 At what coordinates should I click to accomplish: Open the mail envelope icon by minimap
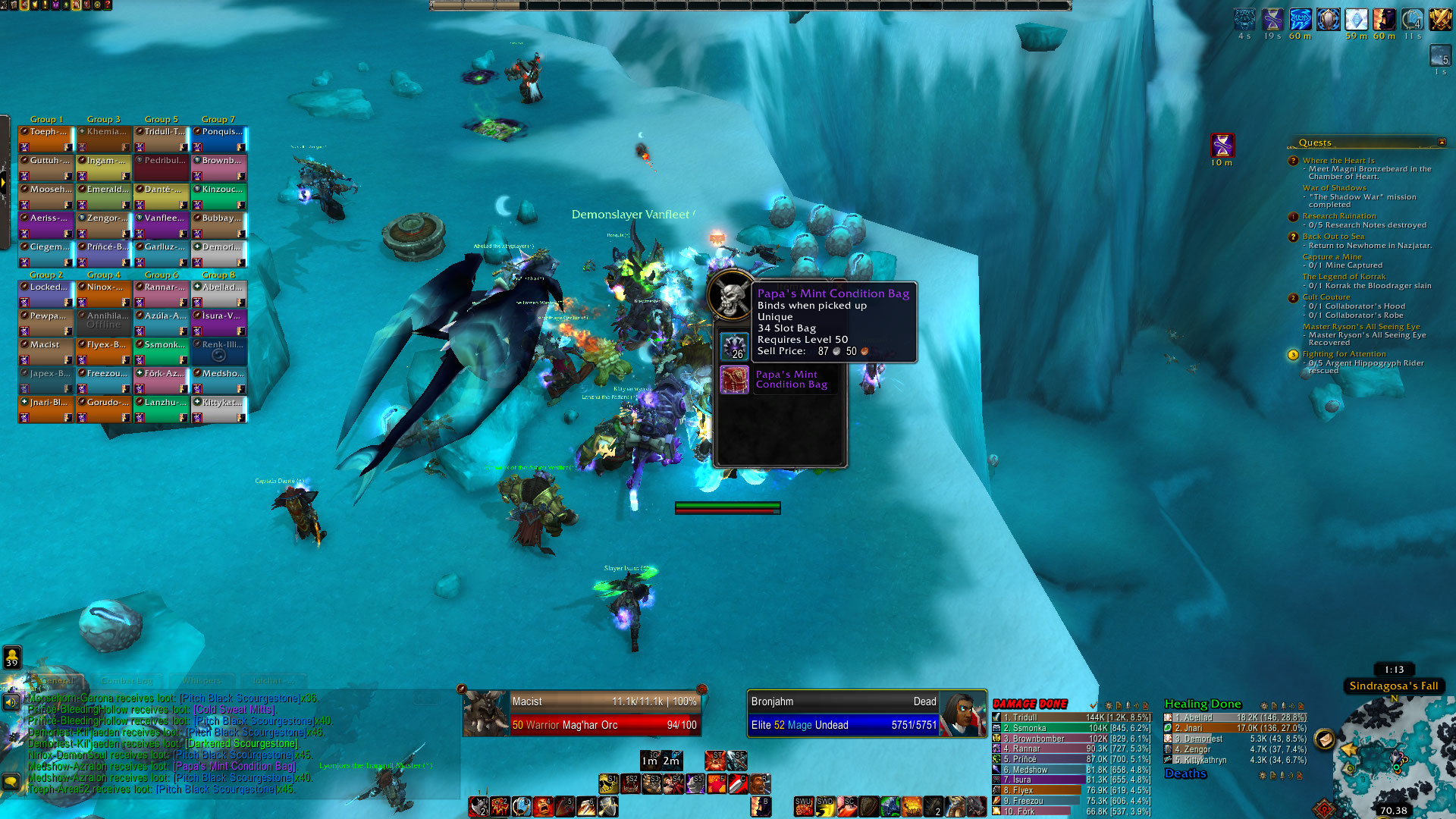click(1325, 739)
